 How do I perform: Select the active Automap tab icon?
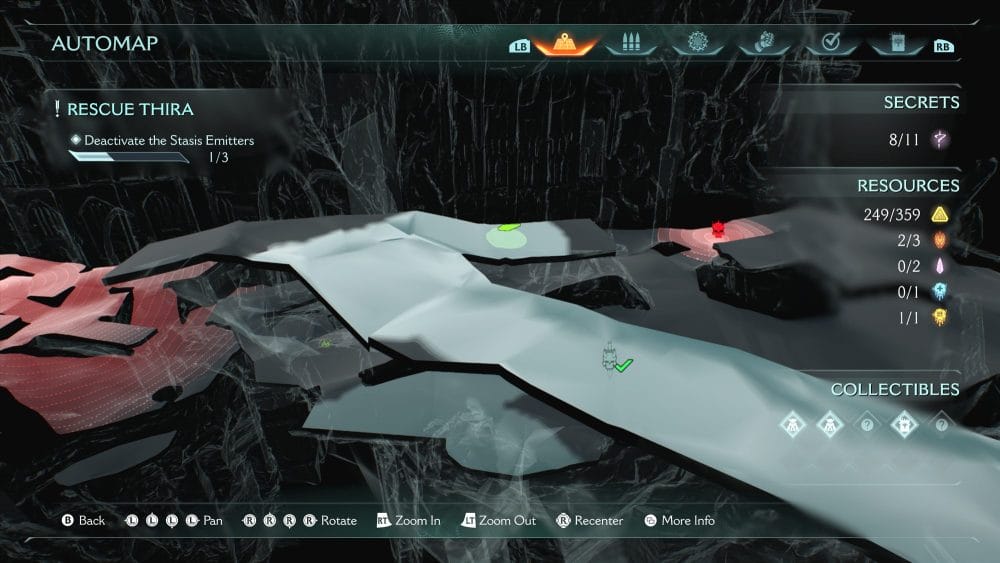pyautogui.click(x=566, y=45)
